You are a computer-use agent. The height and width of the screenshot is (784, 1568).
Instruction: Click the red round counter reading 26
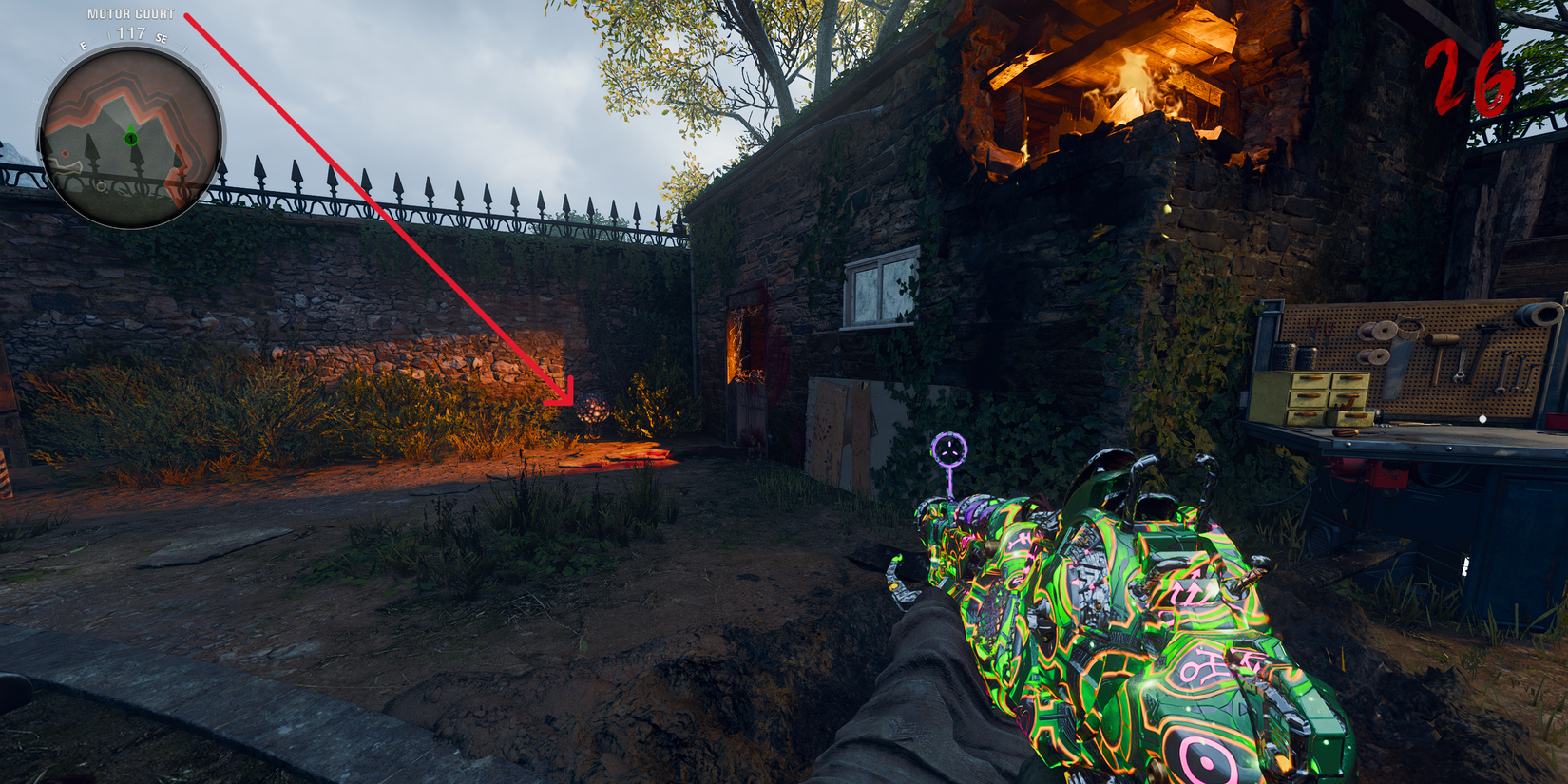click(x=1470, y=76)
